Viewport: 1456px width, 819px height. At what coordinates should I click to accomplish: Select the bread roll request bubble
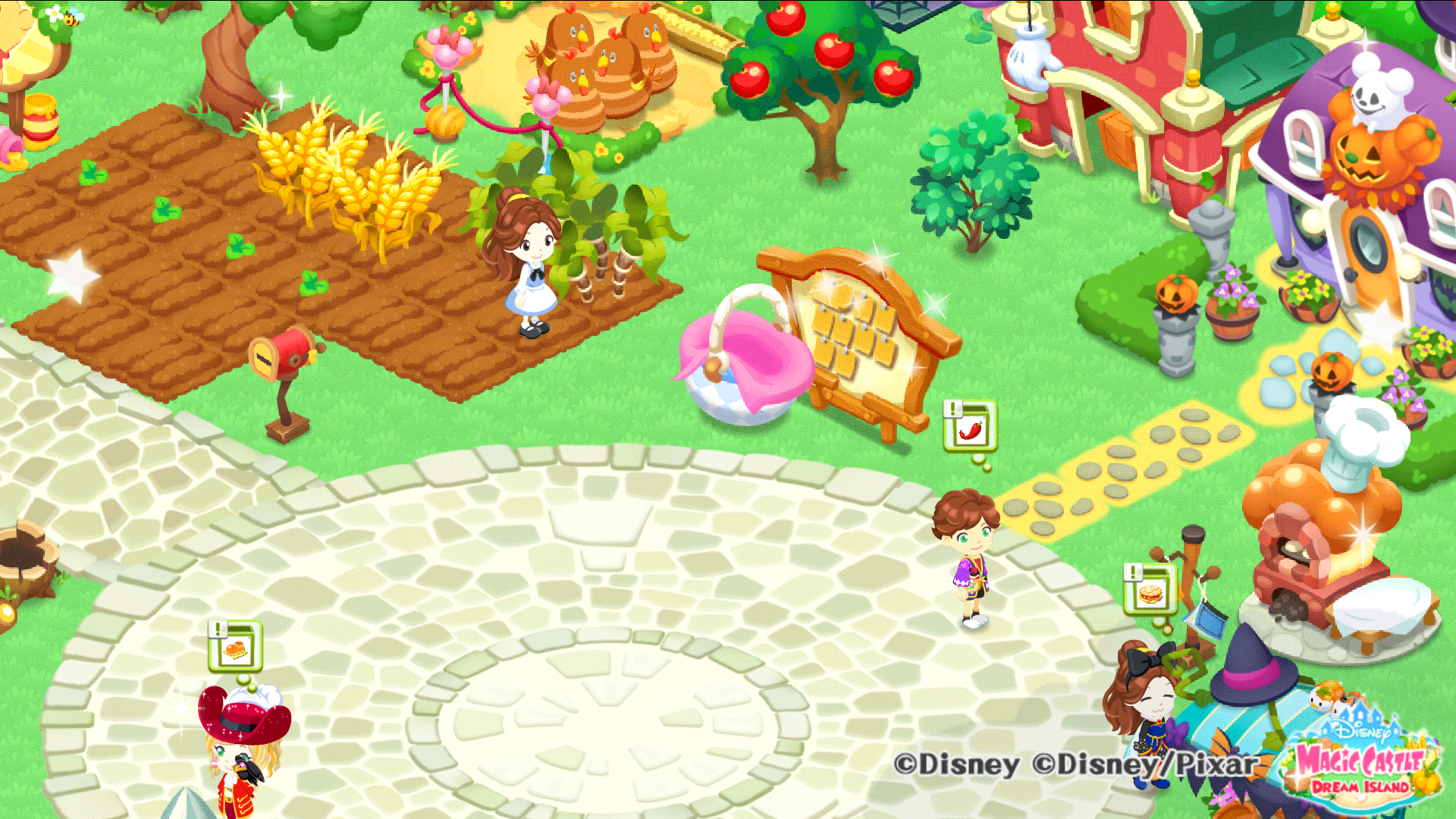click(235, 647)
